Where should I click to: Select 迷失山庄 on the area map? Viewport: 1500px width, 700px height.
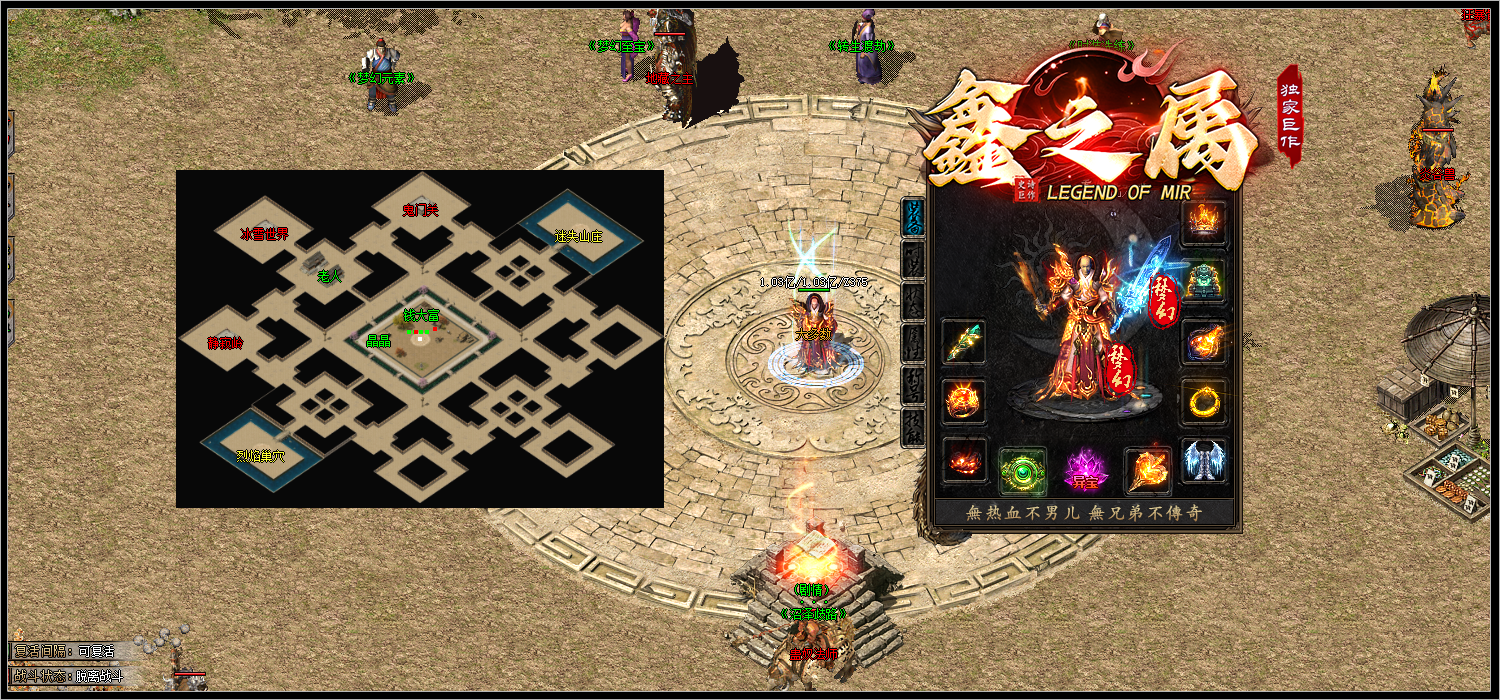click(x=579, y=237)
